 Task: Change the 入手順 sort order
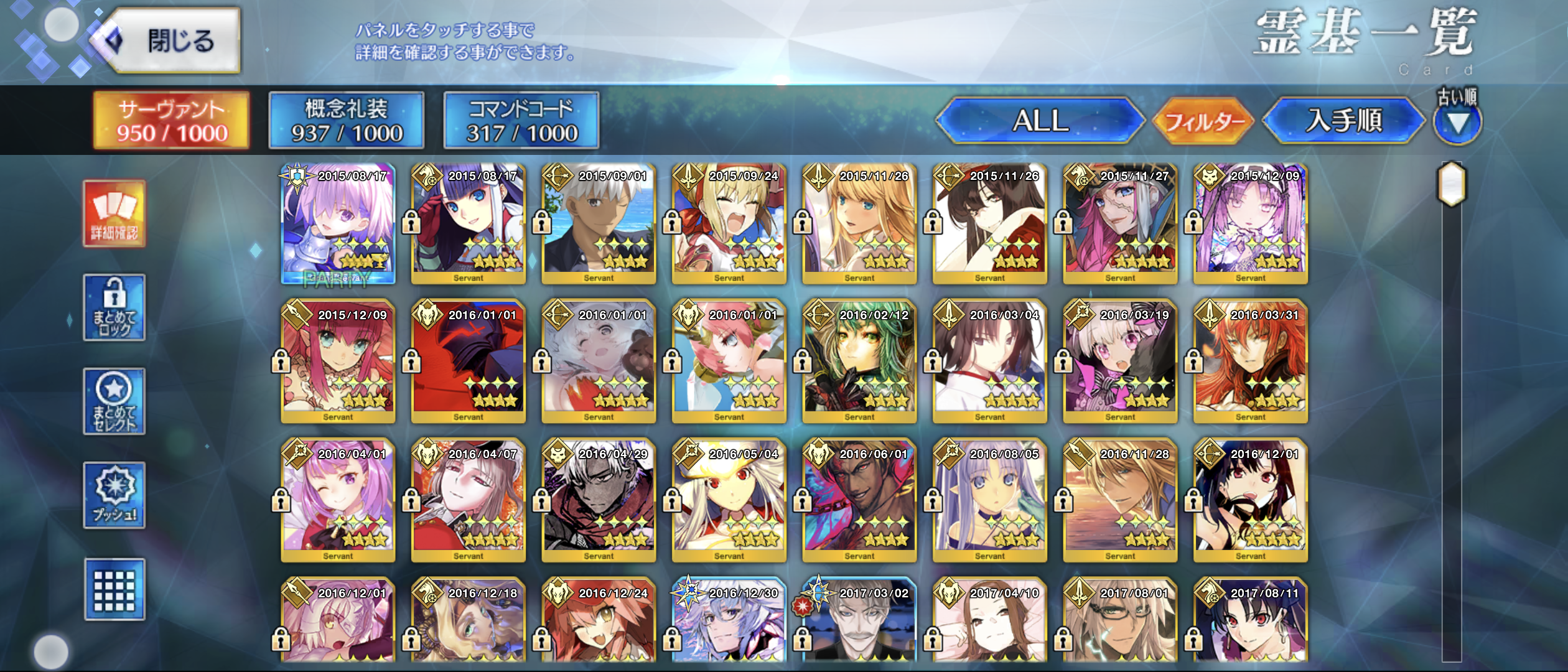click(x=1343, y=121)
